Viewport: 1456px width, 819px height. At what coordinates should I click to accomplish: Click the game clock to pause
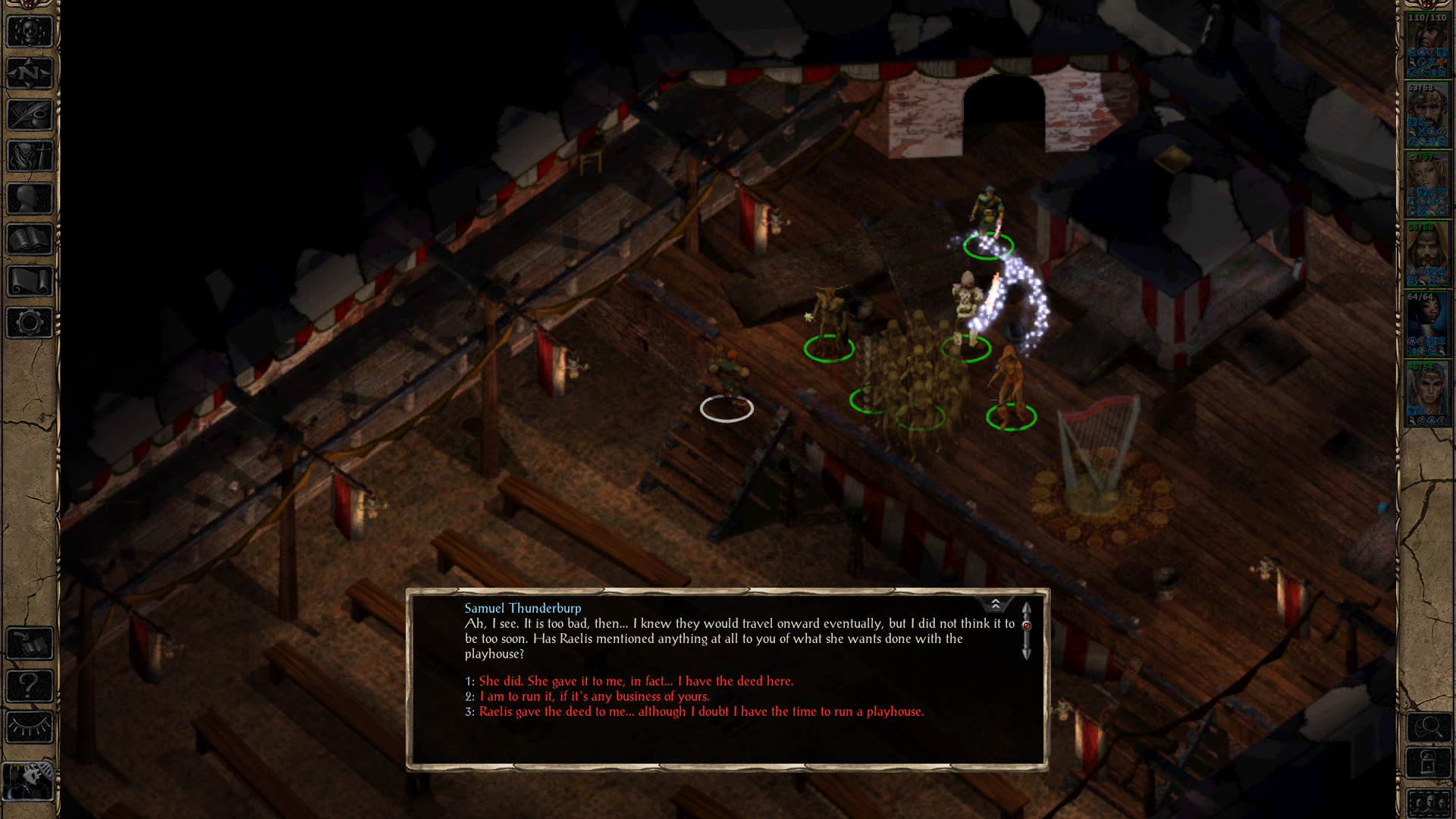[29, 781]
